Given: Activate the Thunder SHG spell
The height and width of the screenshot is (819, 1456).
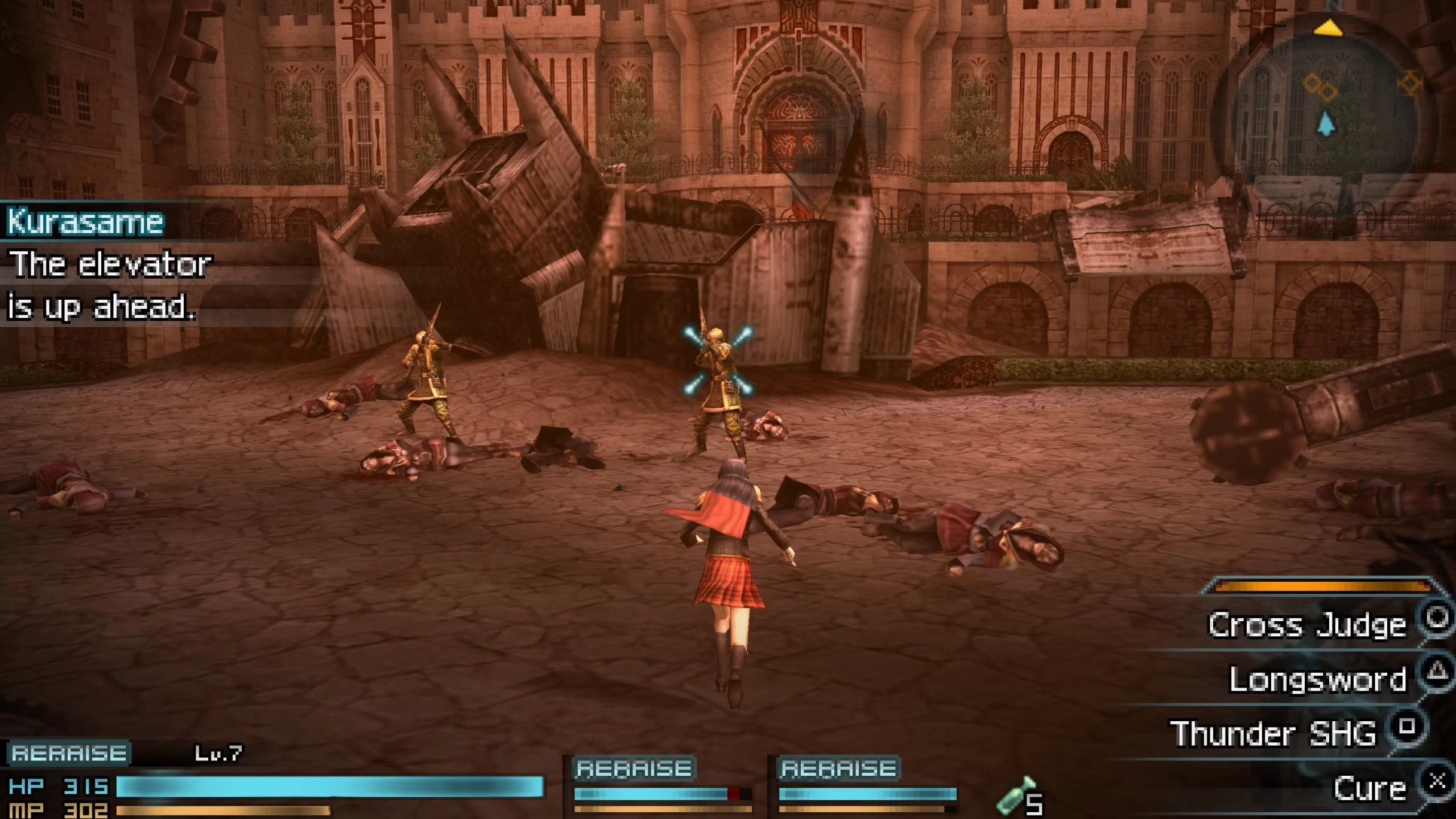Looking at the screenshot, I should 1273,733.
